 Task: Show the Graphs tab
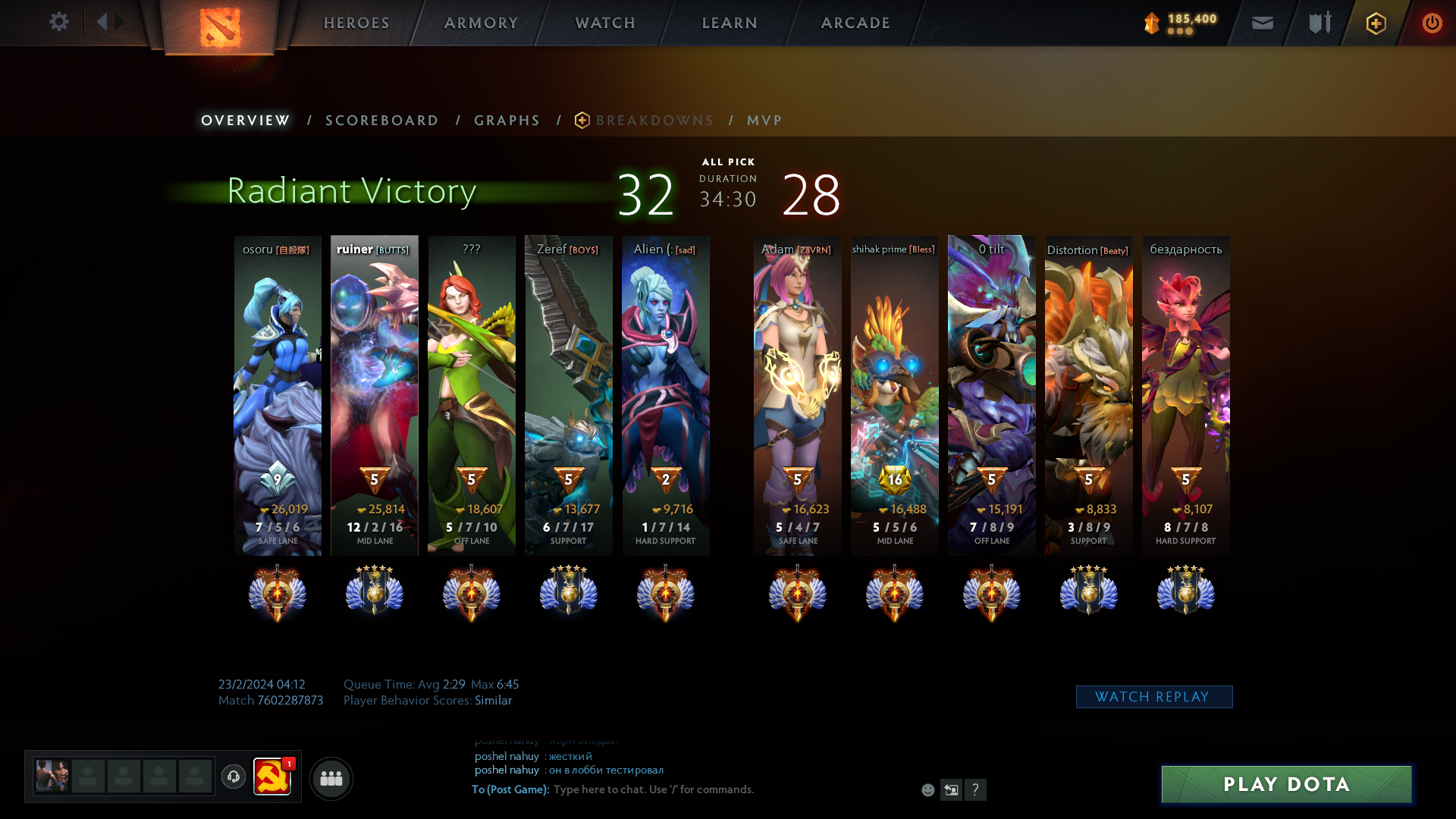[x=507, y=121]
